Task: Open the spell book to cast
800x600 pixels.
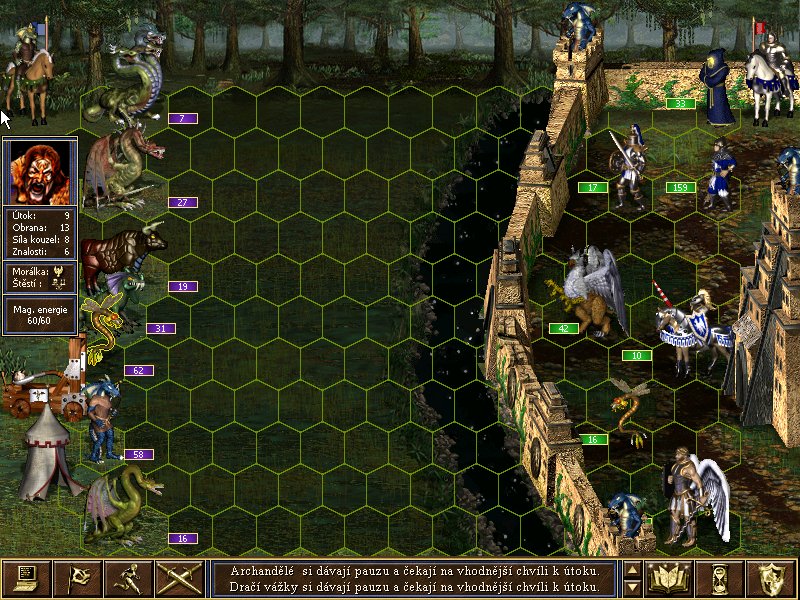Action: coord(670,578)
